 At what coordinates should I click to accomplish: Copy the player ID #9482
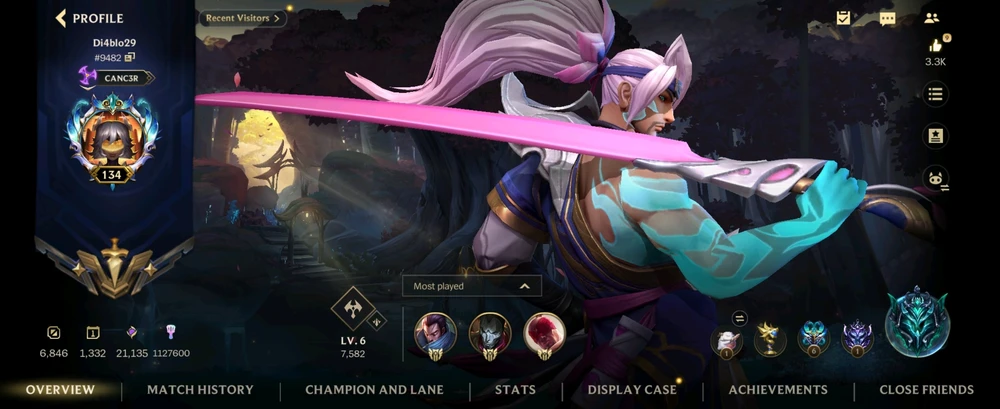coord(130,58)
